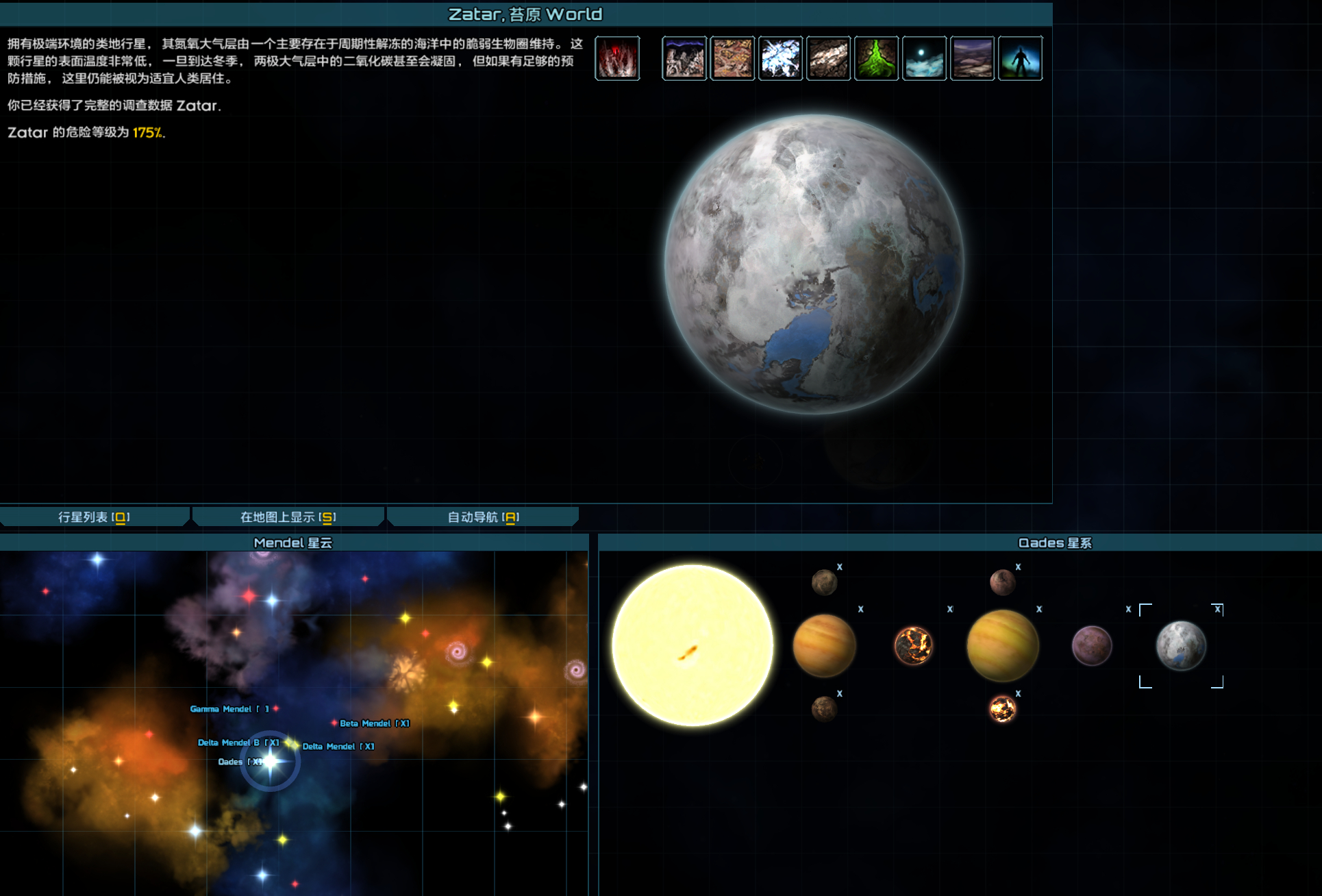Choose the purple barren plains condition icon
This screenshot has width=1322, height=896.
972,59
